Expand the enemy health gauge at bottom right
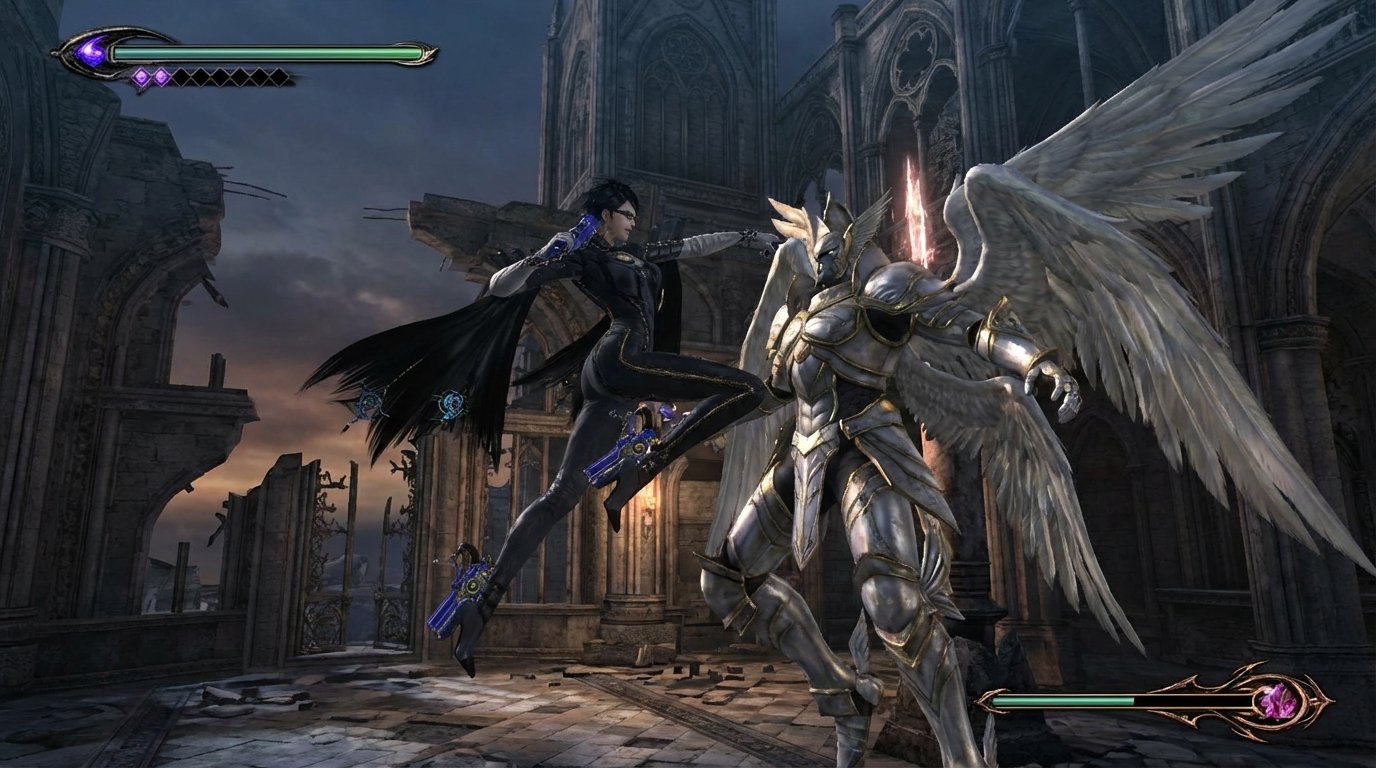The height and width of the screenshot is (768, 1376). (1100, 700)
